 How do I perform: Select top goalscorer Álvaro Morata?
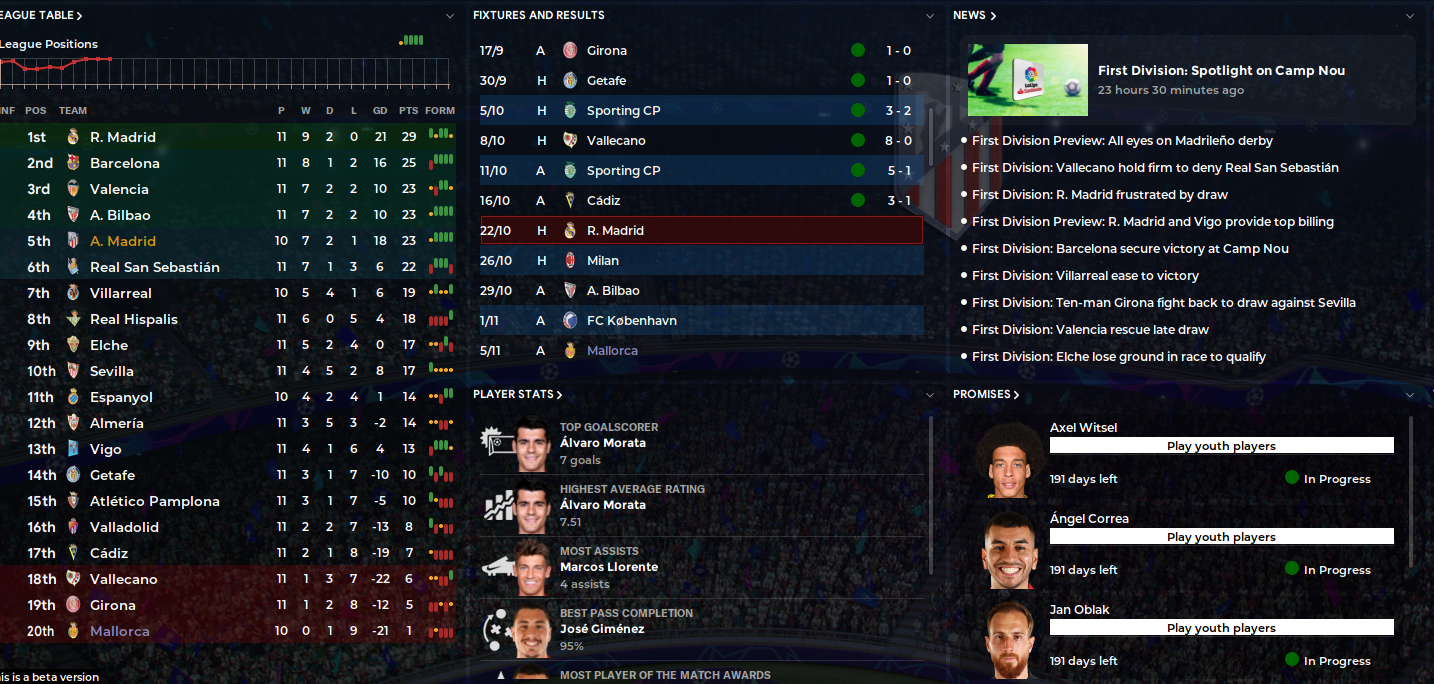tap(602, 443)
